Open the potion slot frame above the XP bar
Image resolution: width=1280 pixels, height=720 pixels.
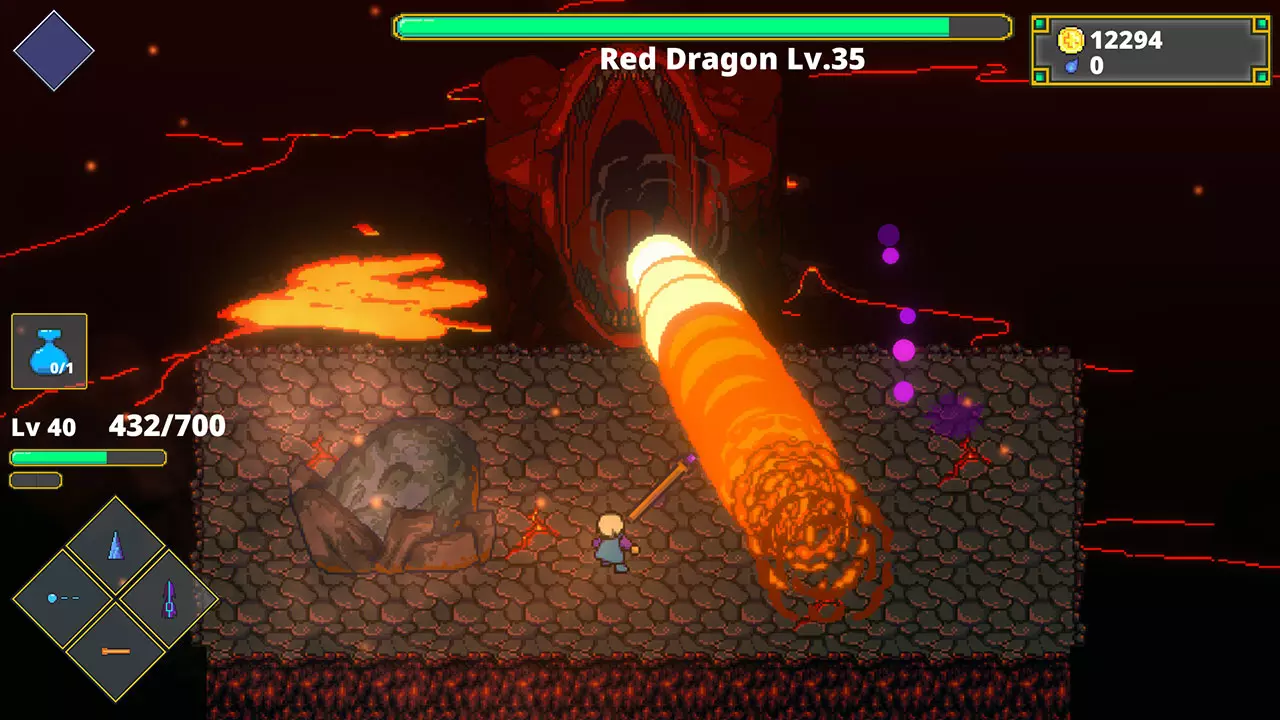(48, 350)
